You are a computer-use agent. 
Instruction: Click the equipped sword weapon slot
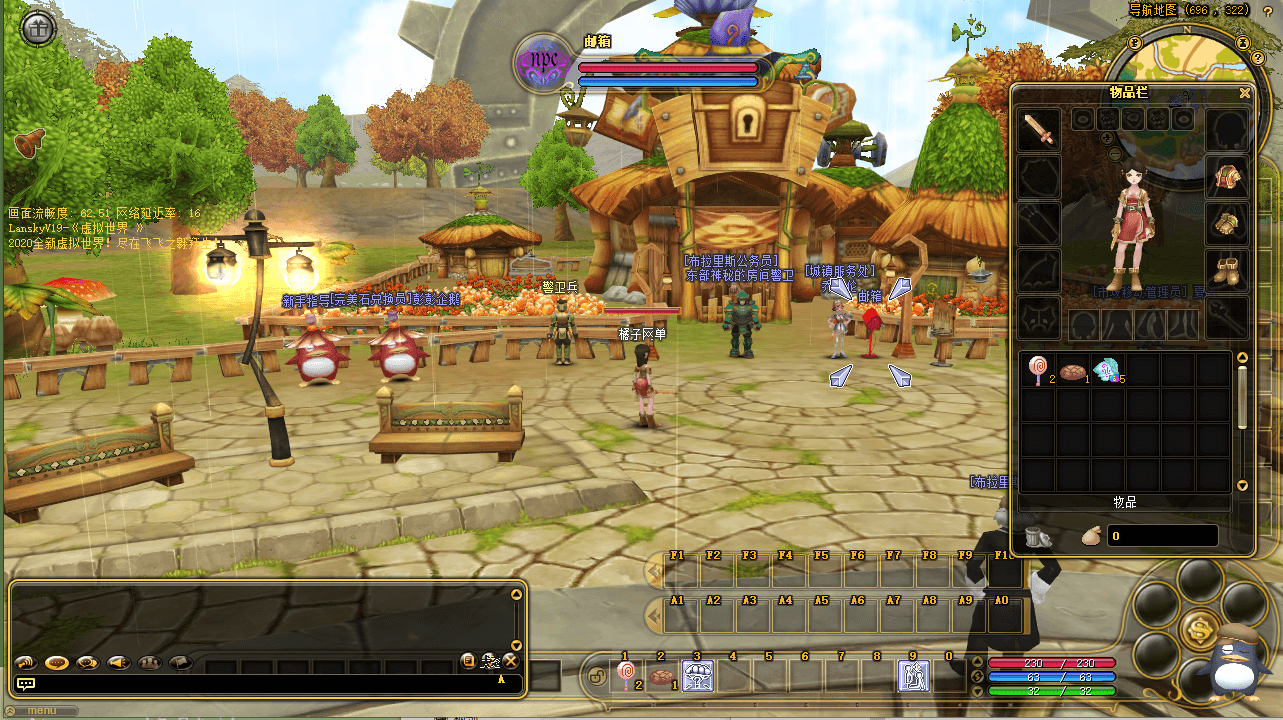click(1039, 130)
